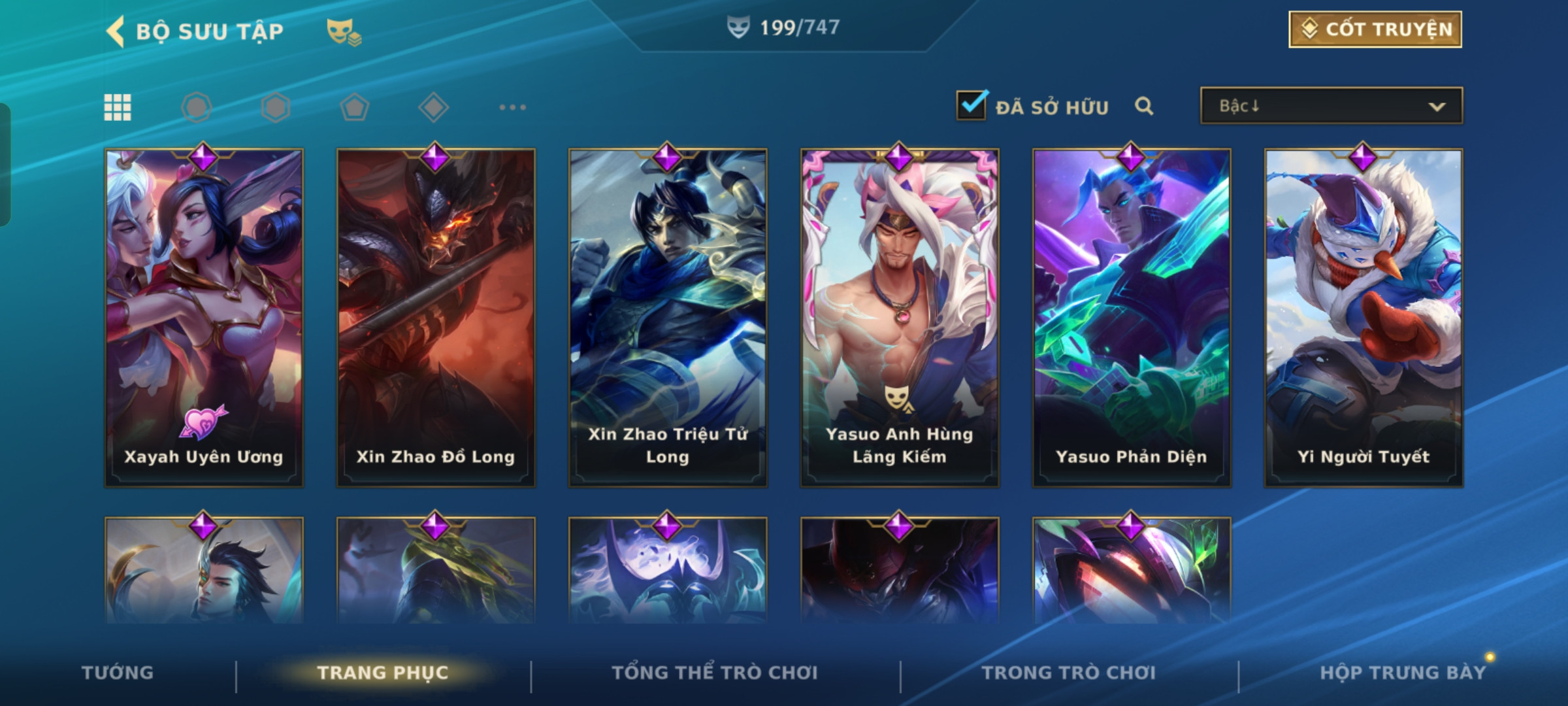Open the mask and coins icon
The width and height of the screenshot is (1568, 706).
[x=344, y=31]
